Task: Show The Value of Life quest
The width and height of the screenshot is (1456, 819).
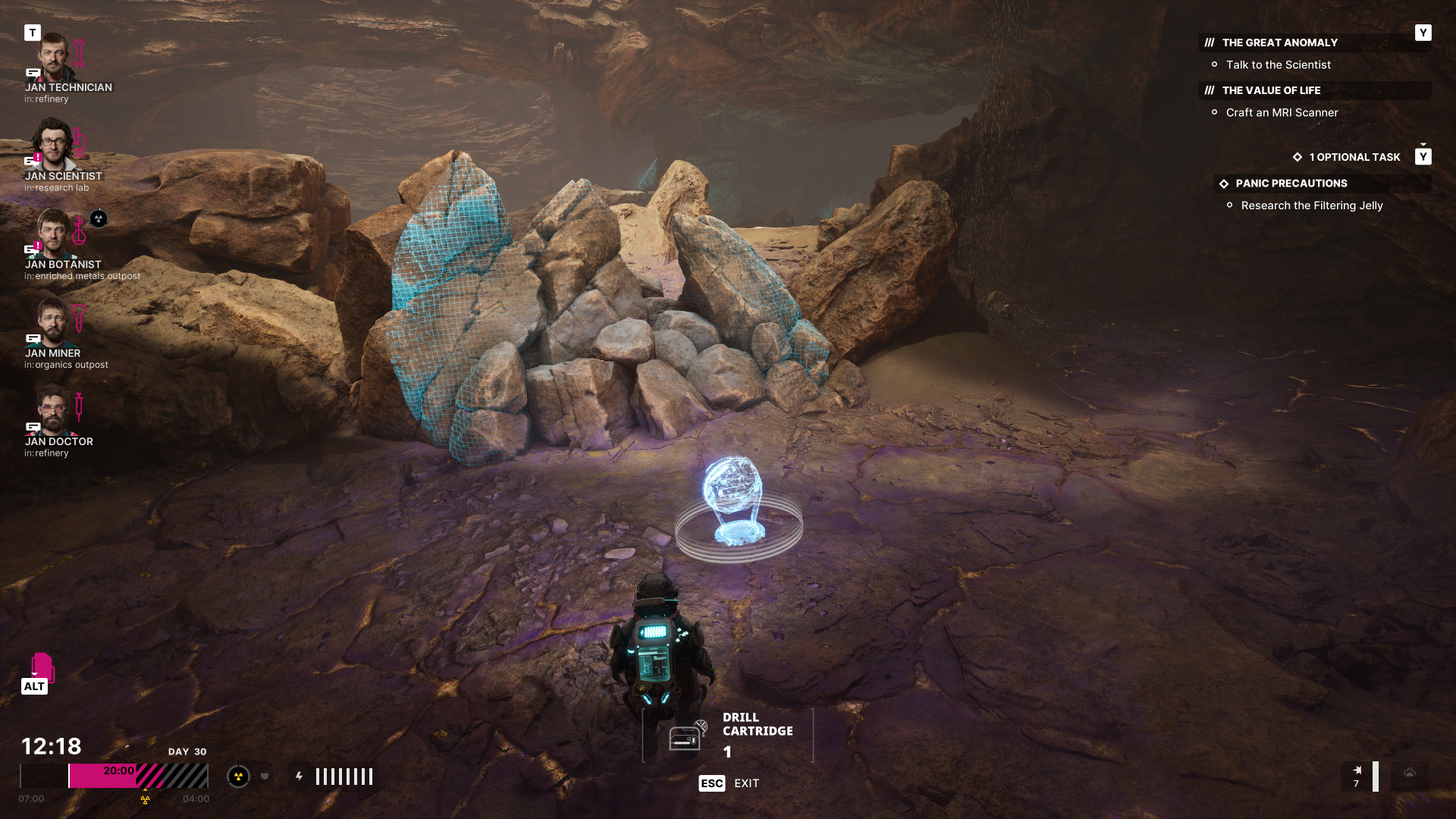Action: (x=1271, y=91)
